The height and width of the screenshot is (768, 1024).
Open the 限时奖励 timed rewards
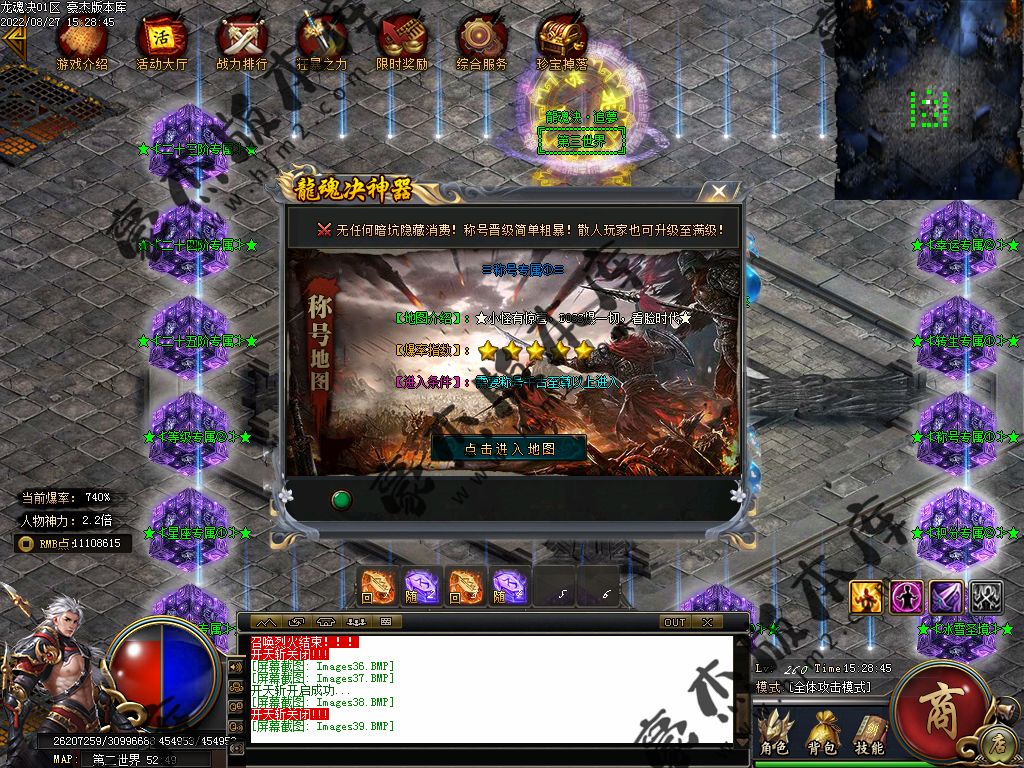pos(401,43)
